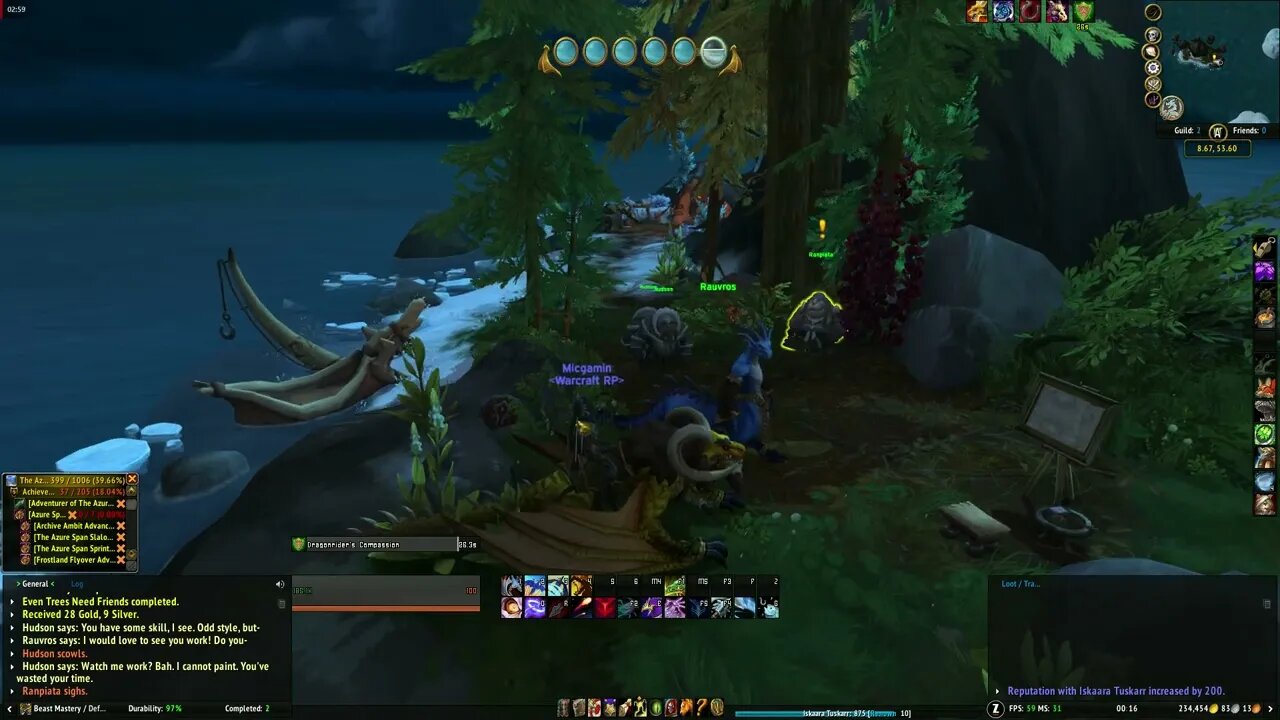Click the shell minimap icon
The image size is (1280, 720).
[1152, 51]
